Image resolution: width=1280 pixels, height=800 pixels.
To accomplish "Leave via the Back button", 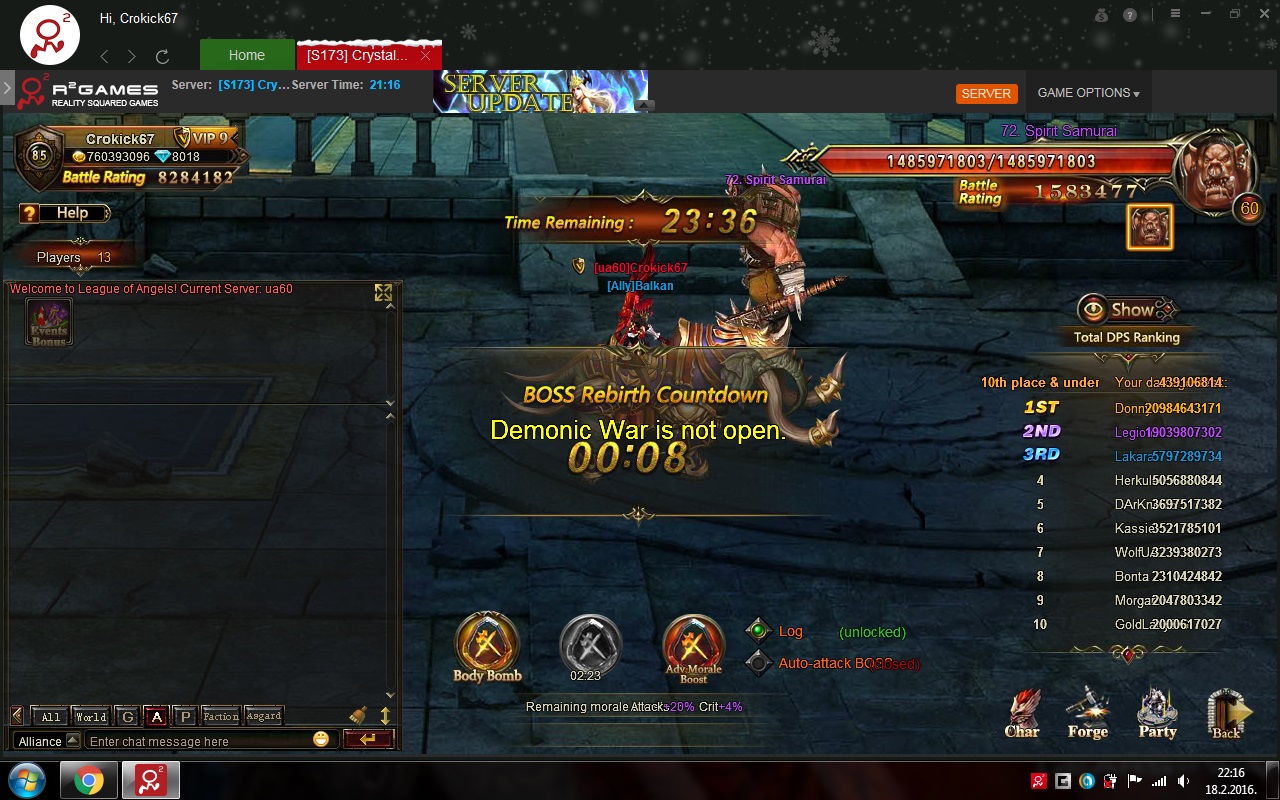I will coord(1227,713).
